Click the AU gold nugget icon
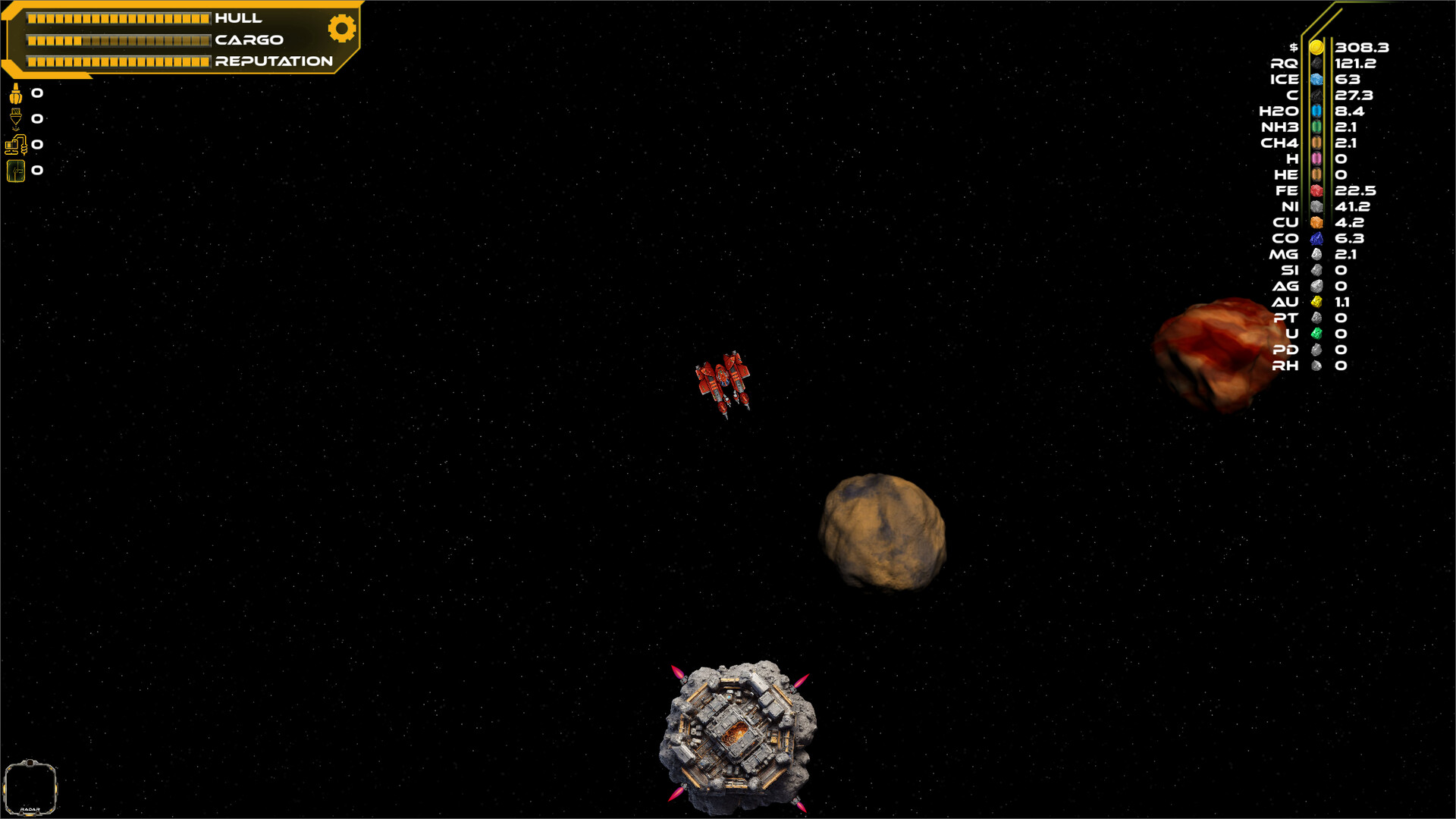Screen dimensions: 1456x819 [1317, 302]
